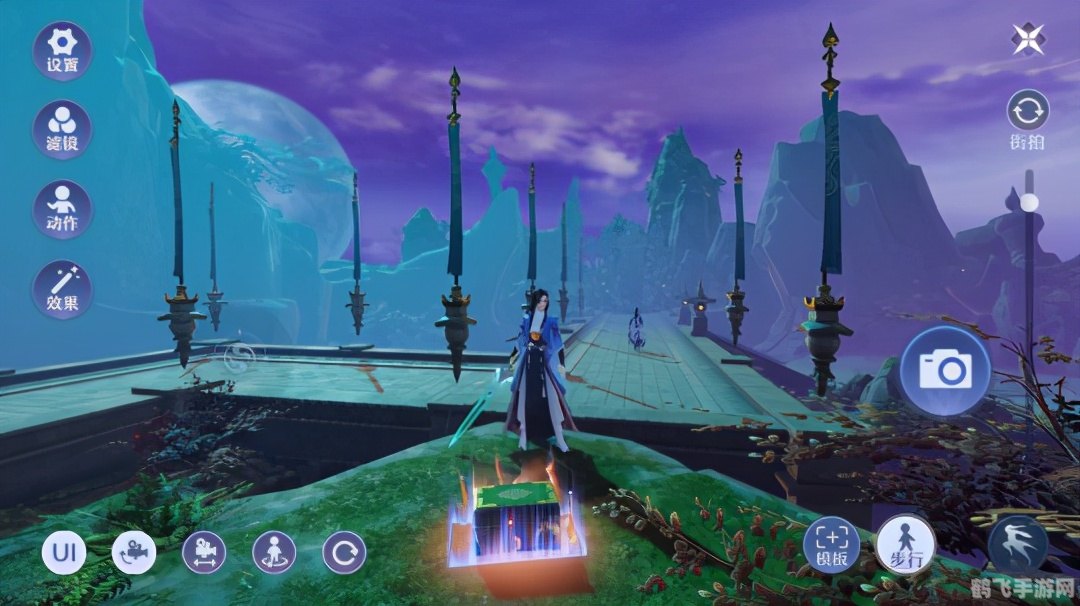The height and width of the screenshot is (606, 1080).
Task: Open the 效果 effects menu
Action: tap(62, 289)
